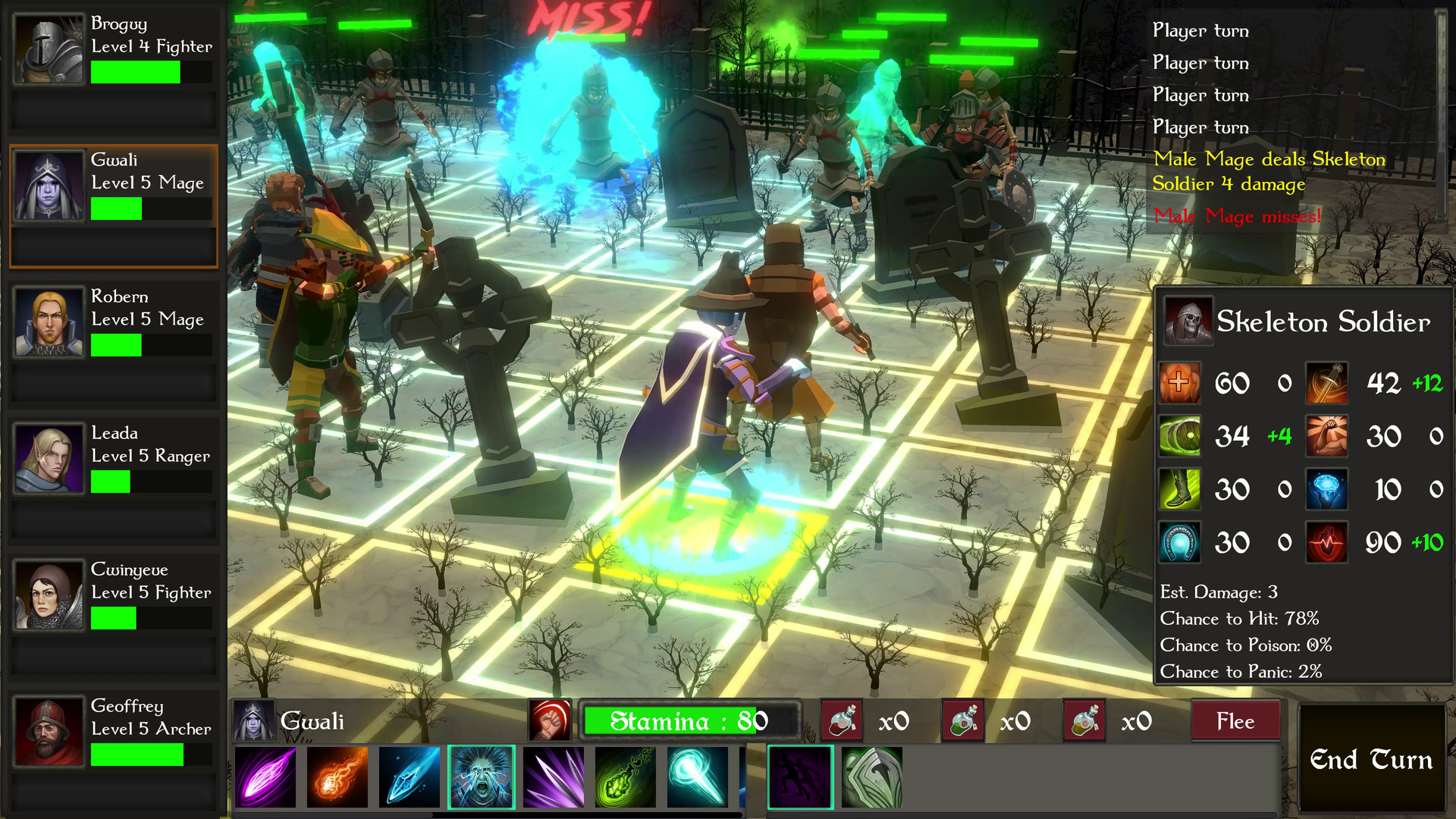This screenshot has height=819, width=1456.
Task: Choose the green poison cloud ability
Action: pos(627,777)
